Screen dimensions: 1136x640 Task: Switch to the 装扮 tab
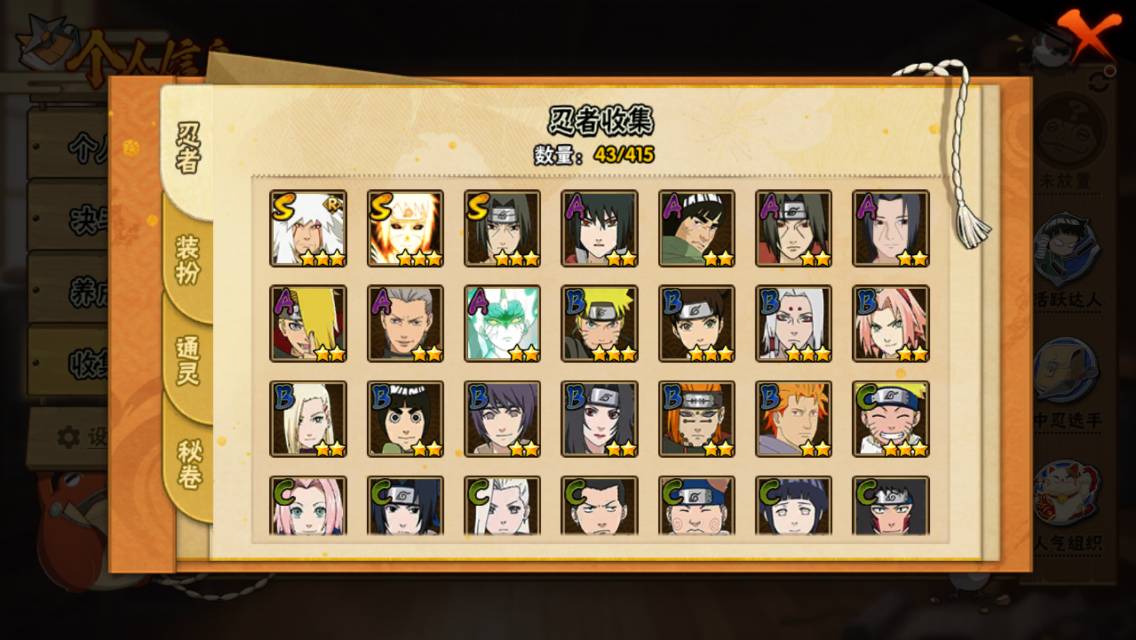188,259
